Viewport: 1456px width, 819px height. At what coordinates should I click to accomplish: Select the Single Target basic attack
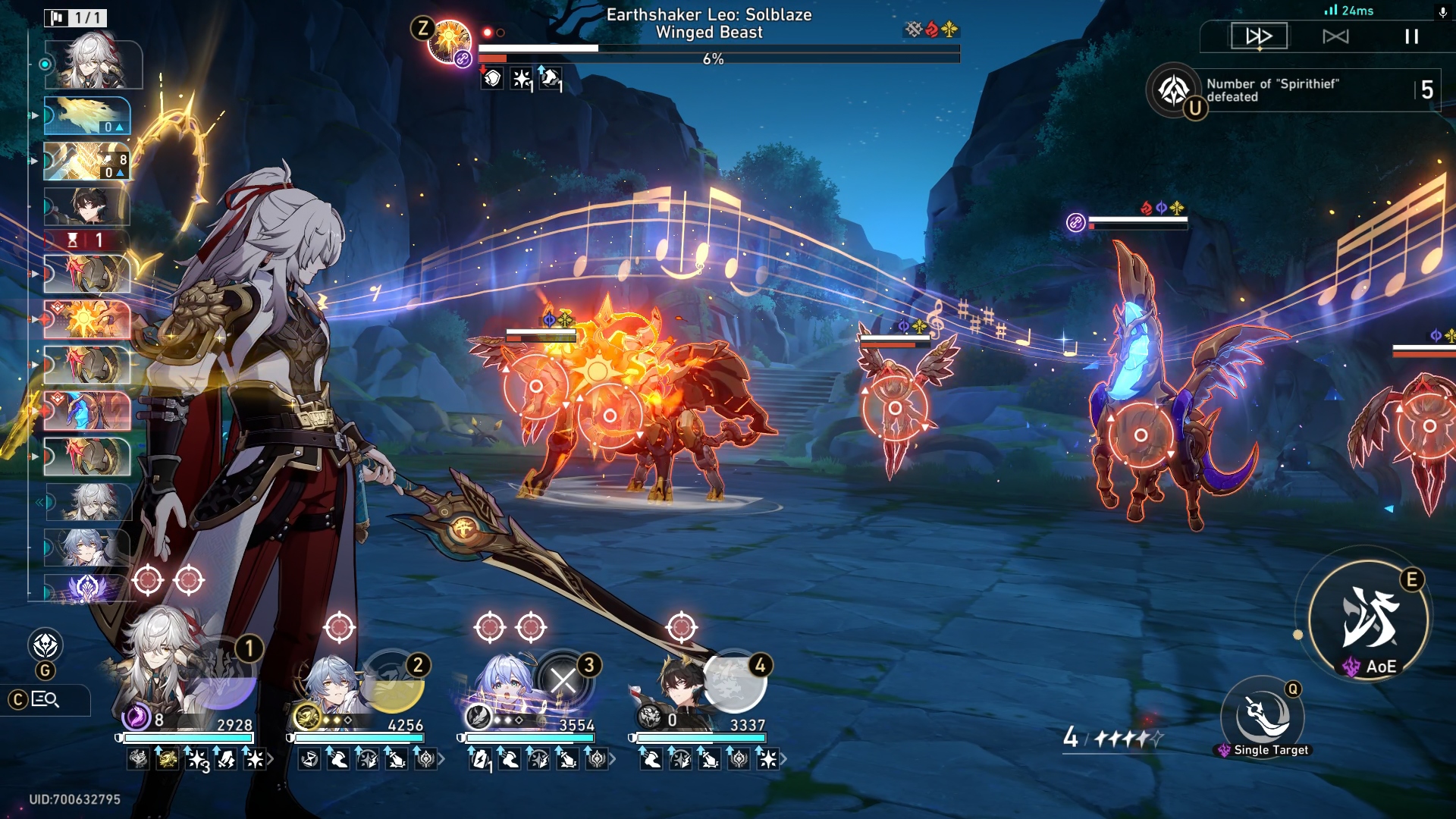pyautogui.click(x=1263, y=717)
